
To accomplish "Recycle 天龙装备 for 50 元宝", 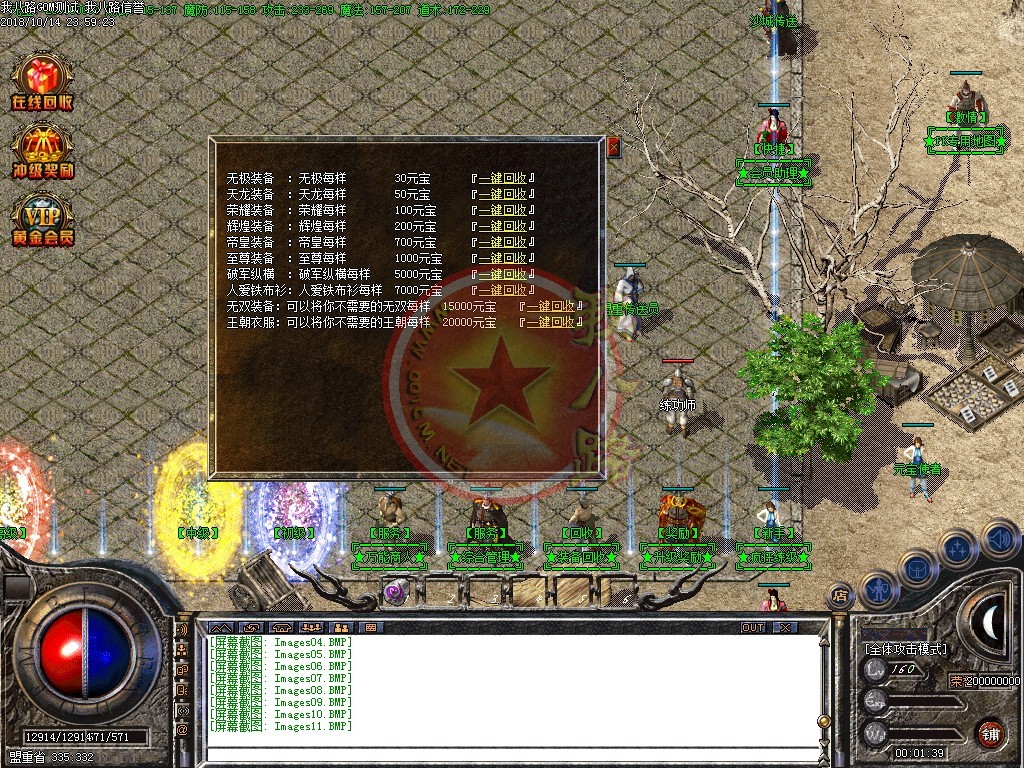I will point(502,195).
